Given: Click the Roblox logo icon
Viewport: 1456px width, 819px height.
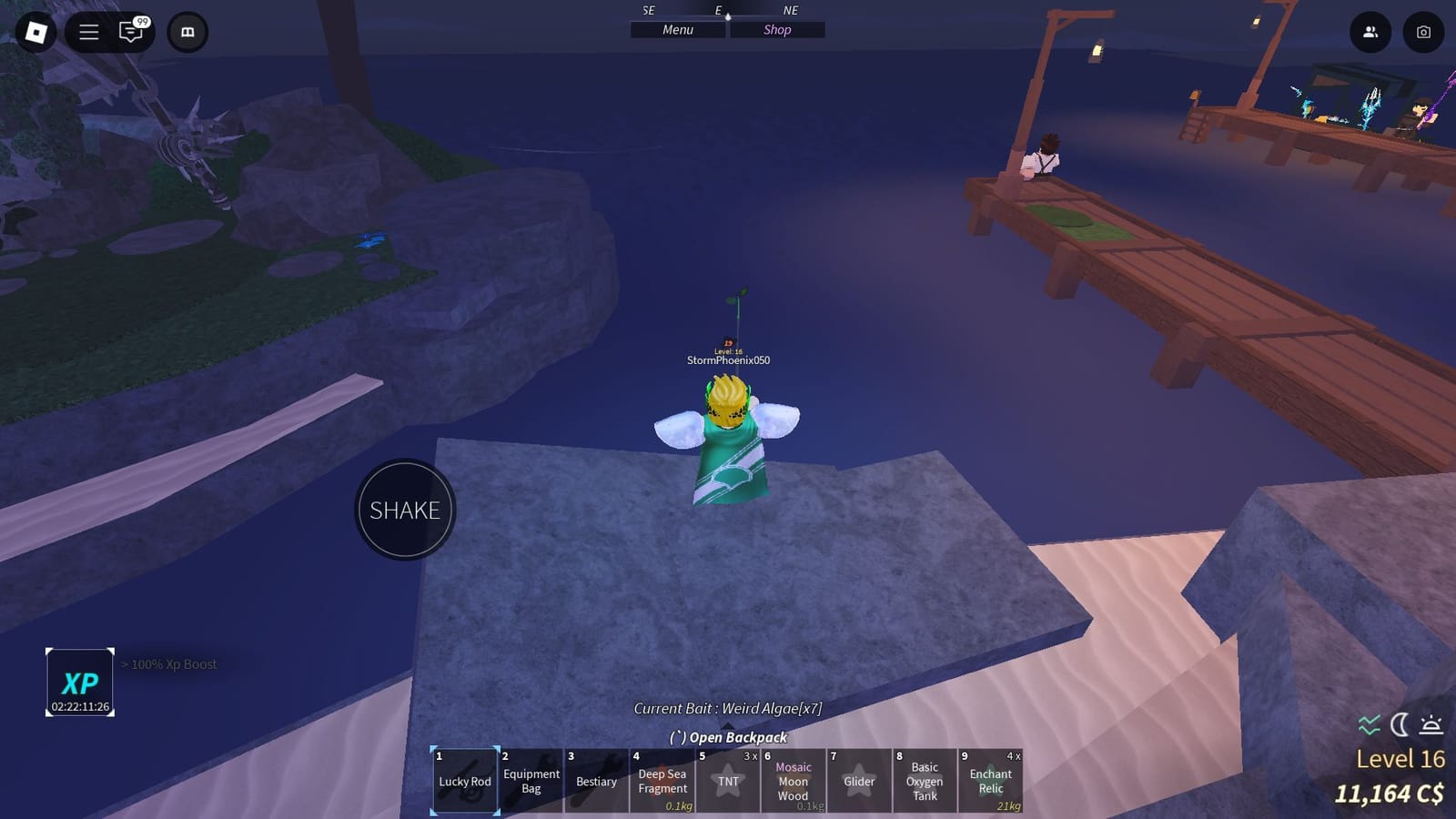Looking at the screenshot, I should (36, 32).
